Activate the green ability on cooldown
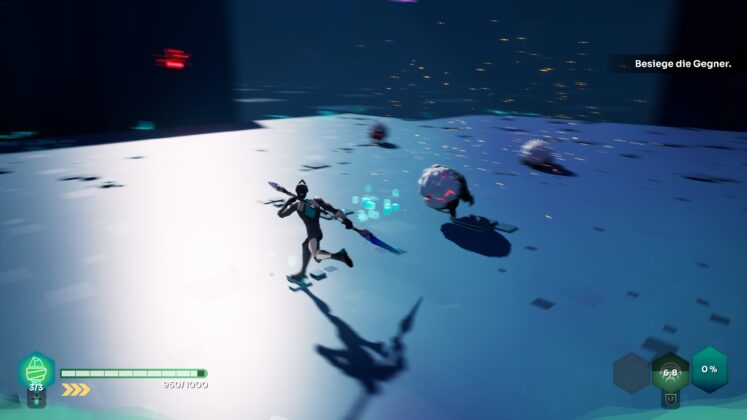The height and width of the screenshot is (420, 747). 670,373
